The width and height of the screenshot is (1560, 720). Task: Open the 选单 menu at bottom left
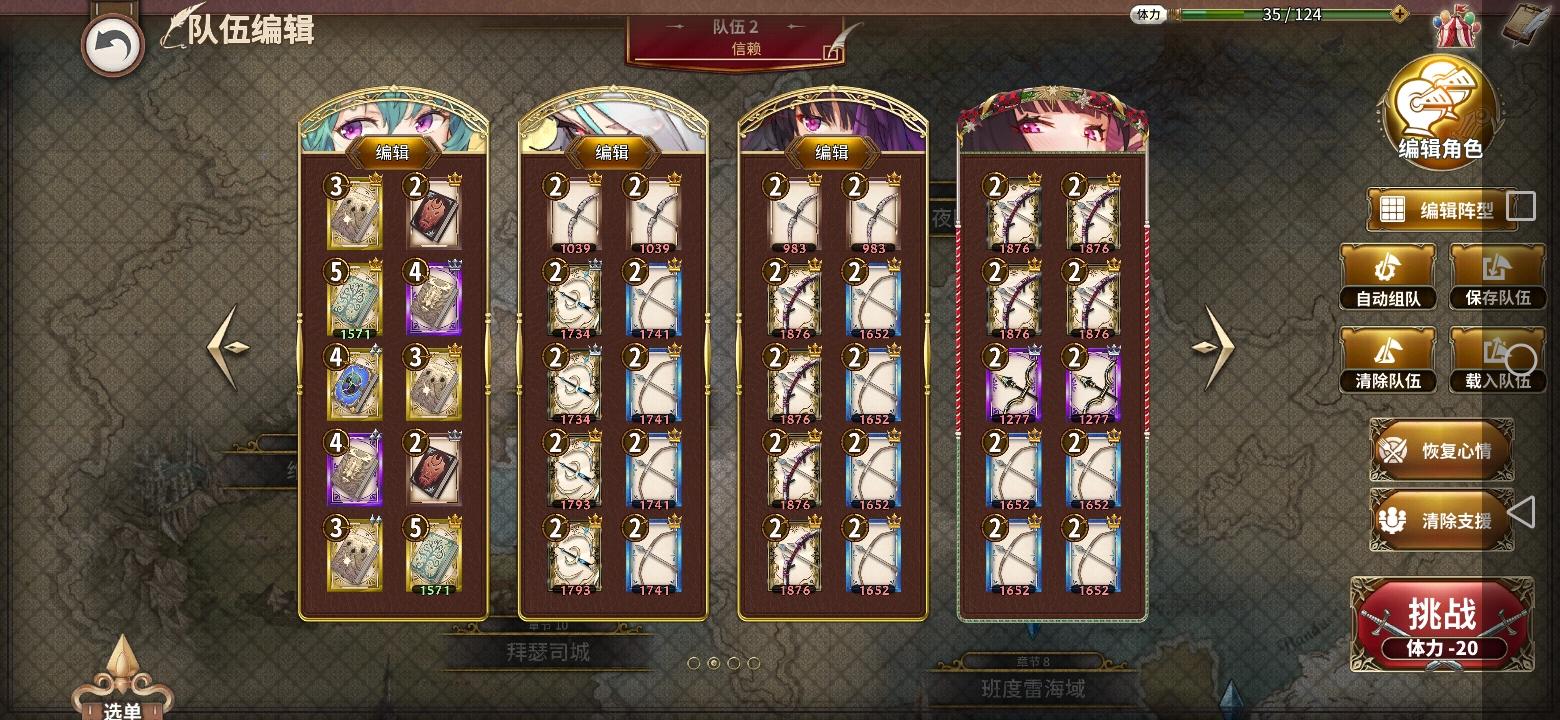122,703
